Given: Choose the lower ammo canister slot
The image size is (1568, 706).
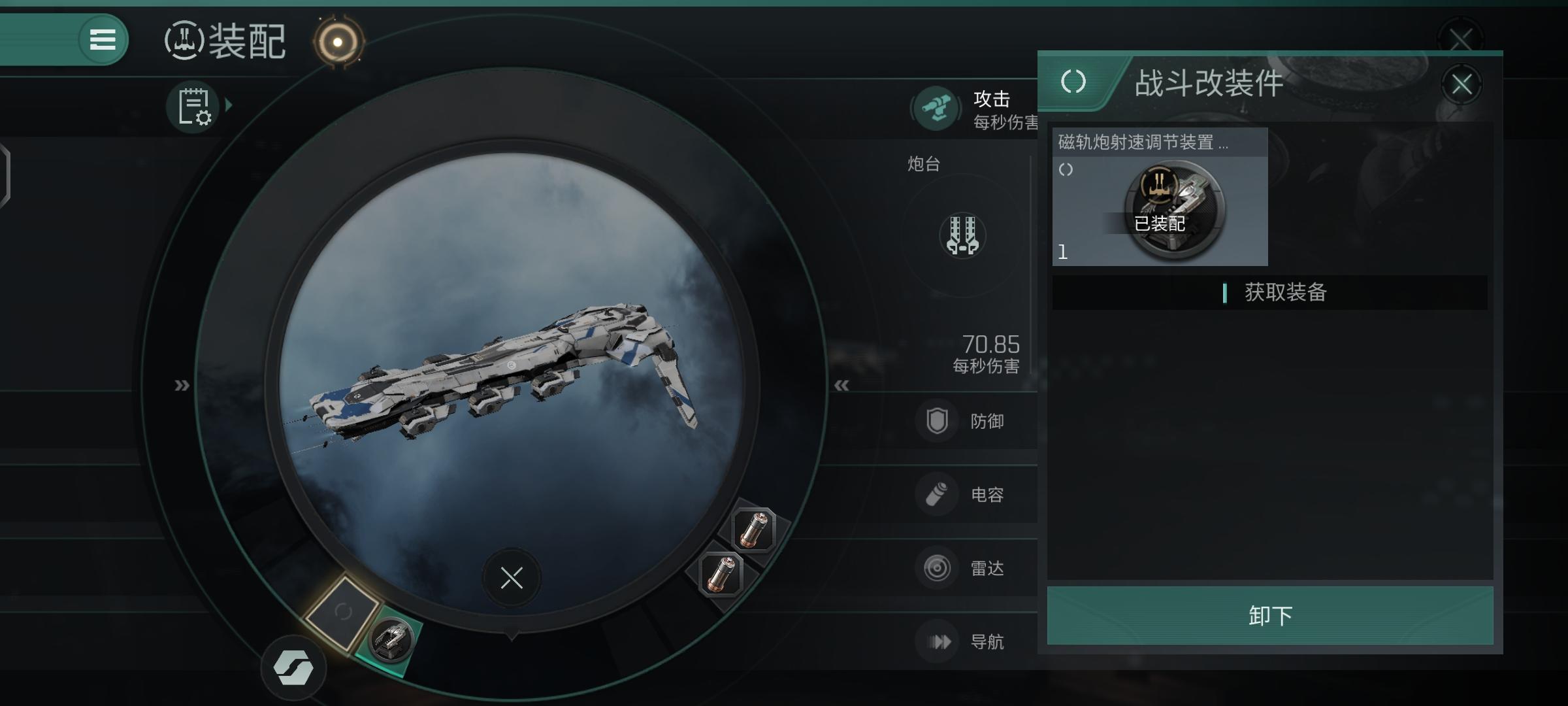Looking at the screenshot, I should click(721, 574).
